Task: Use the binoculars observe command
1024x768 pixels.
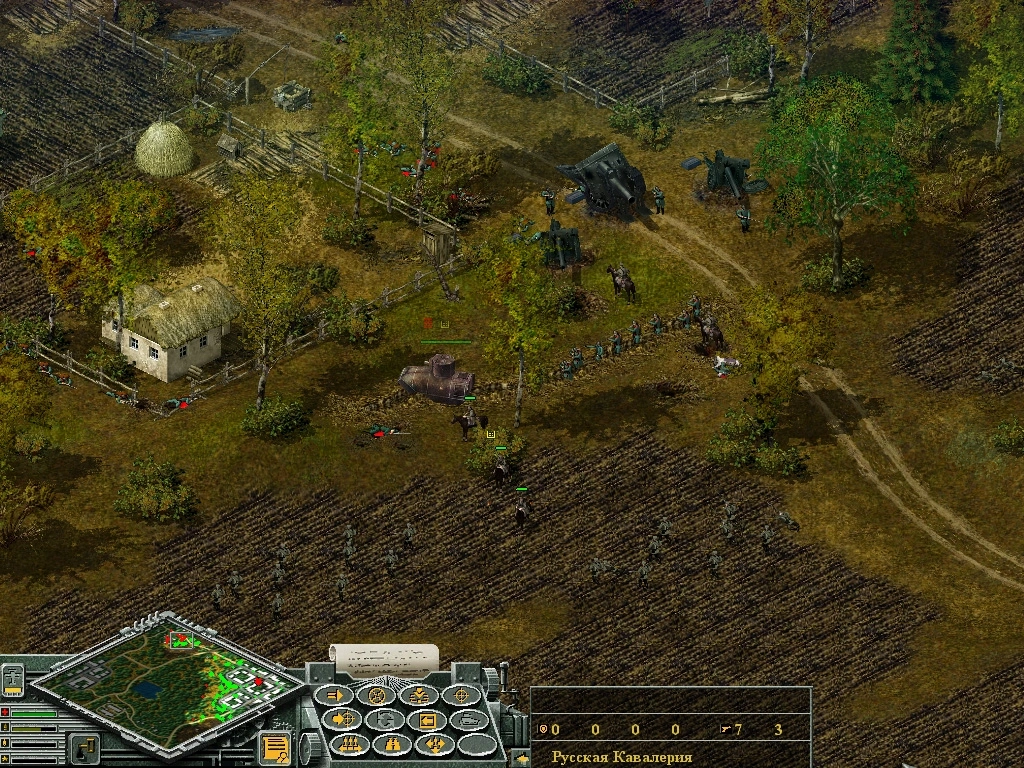Action: point(392,744)
